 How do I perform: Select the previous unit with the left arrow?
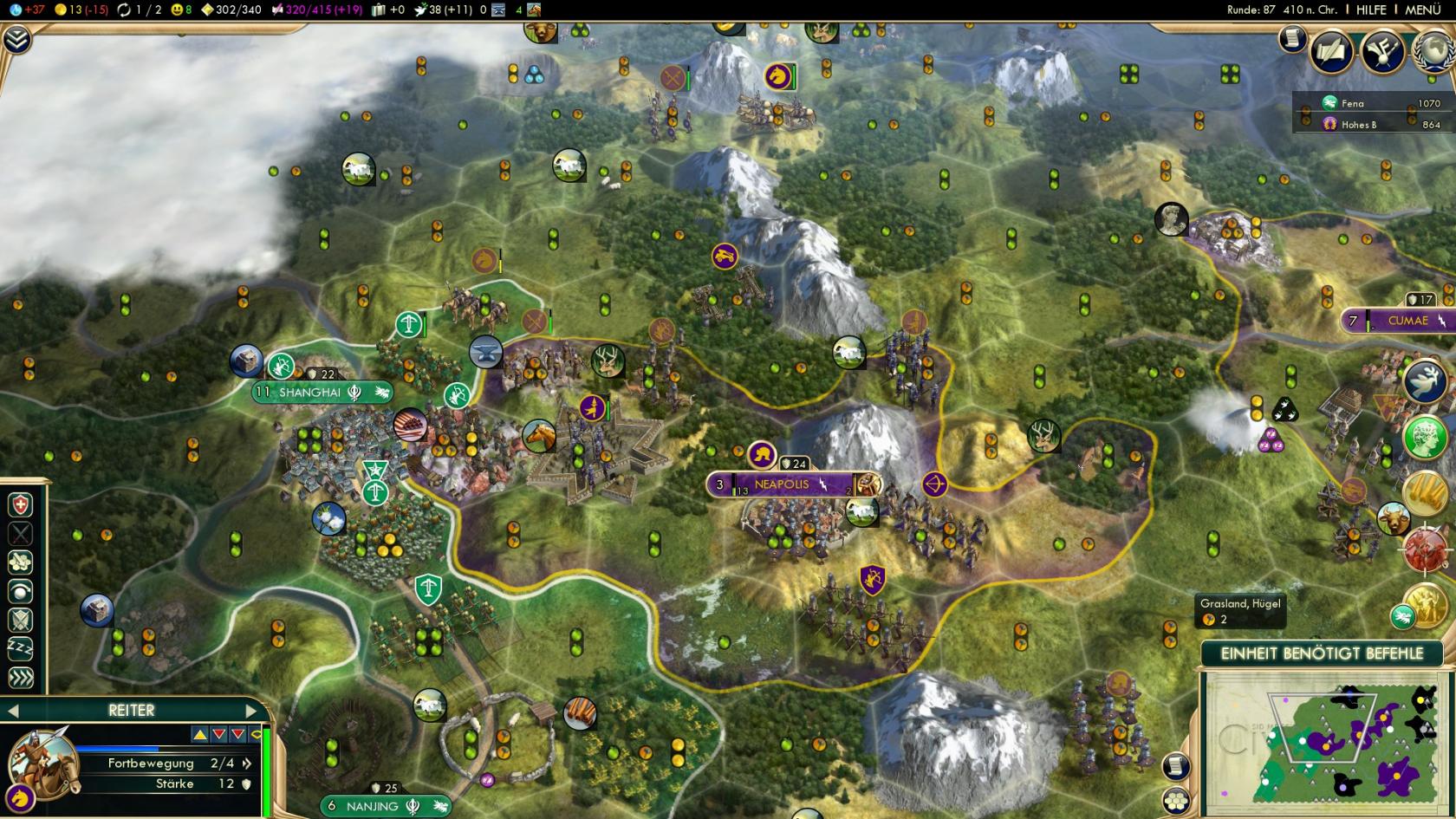click(x=13, y=711)
